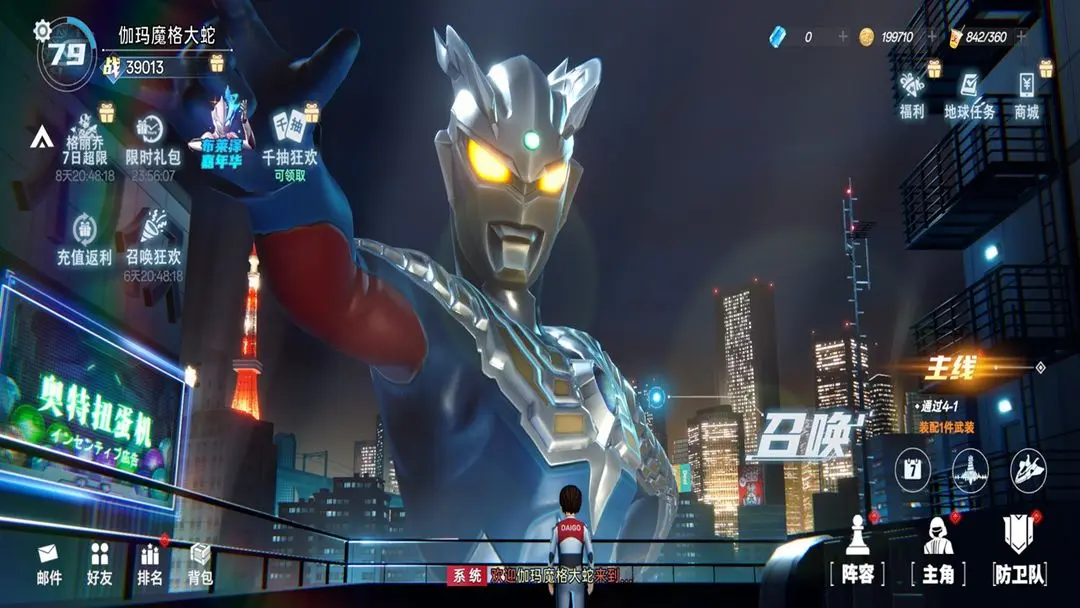The image size is (1080, 608).
Task: Open the 7-day calendar icon
Action: coord(911,468)
